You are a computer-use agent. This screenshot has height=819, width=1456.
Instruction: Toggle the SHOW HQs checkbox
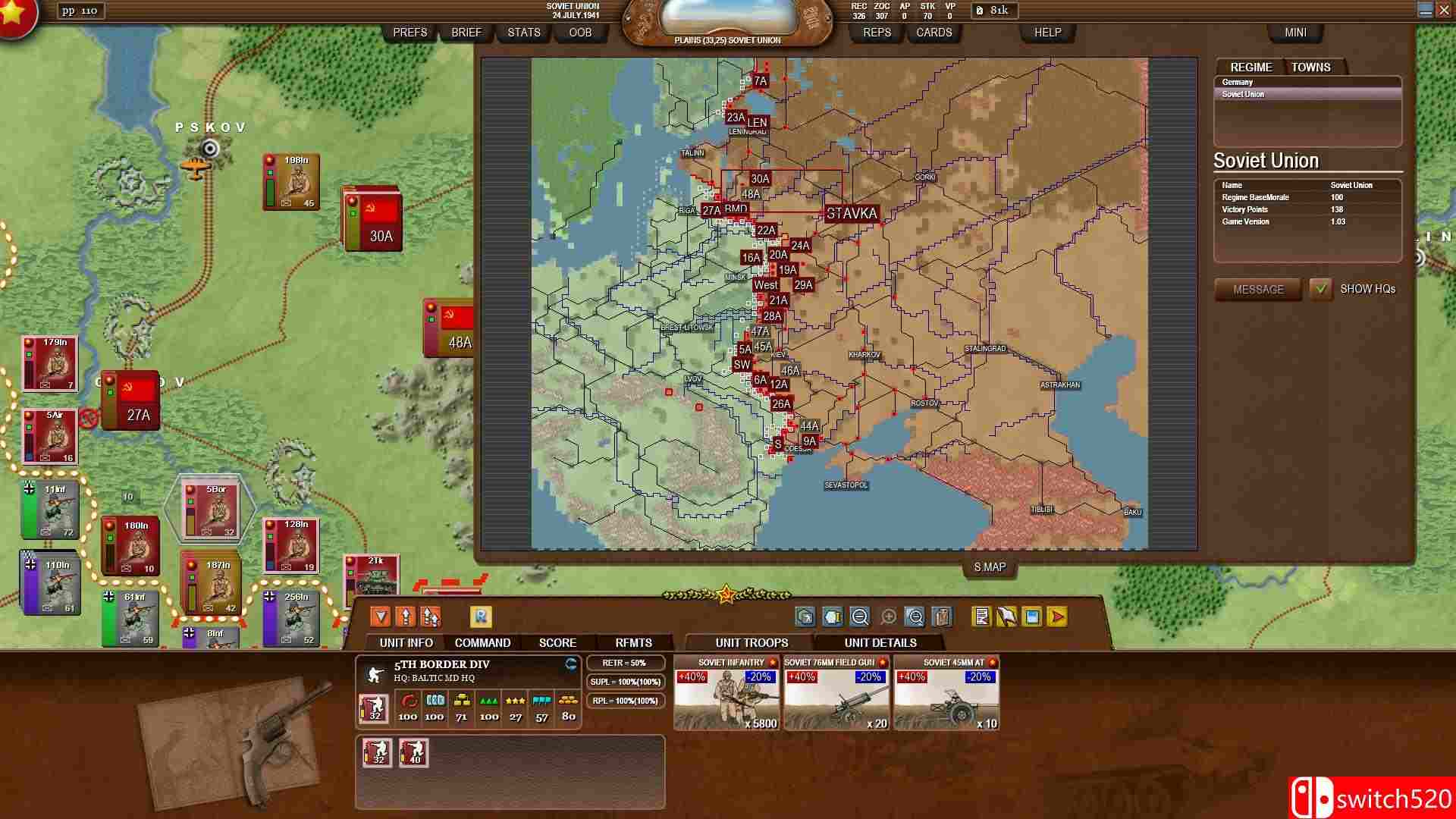1322,289
